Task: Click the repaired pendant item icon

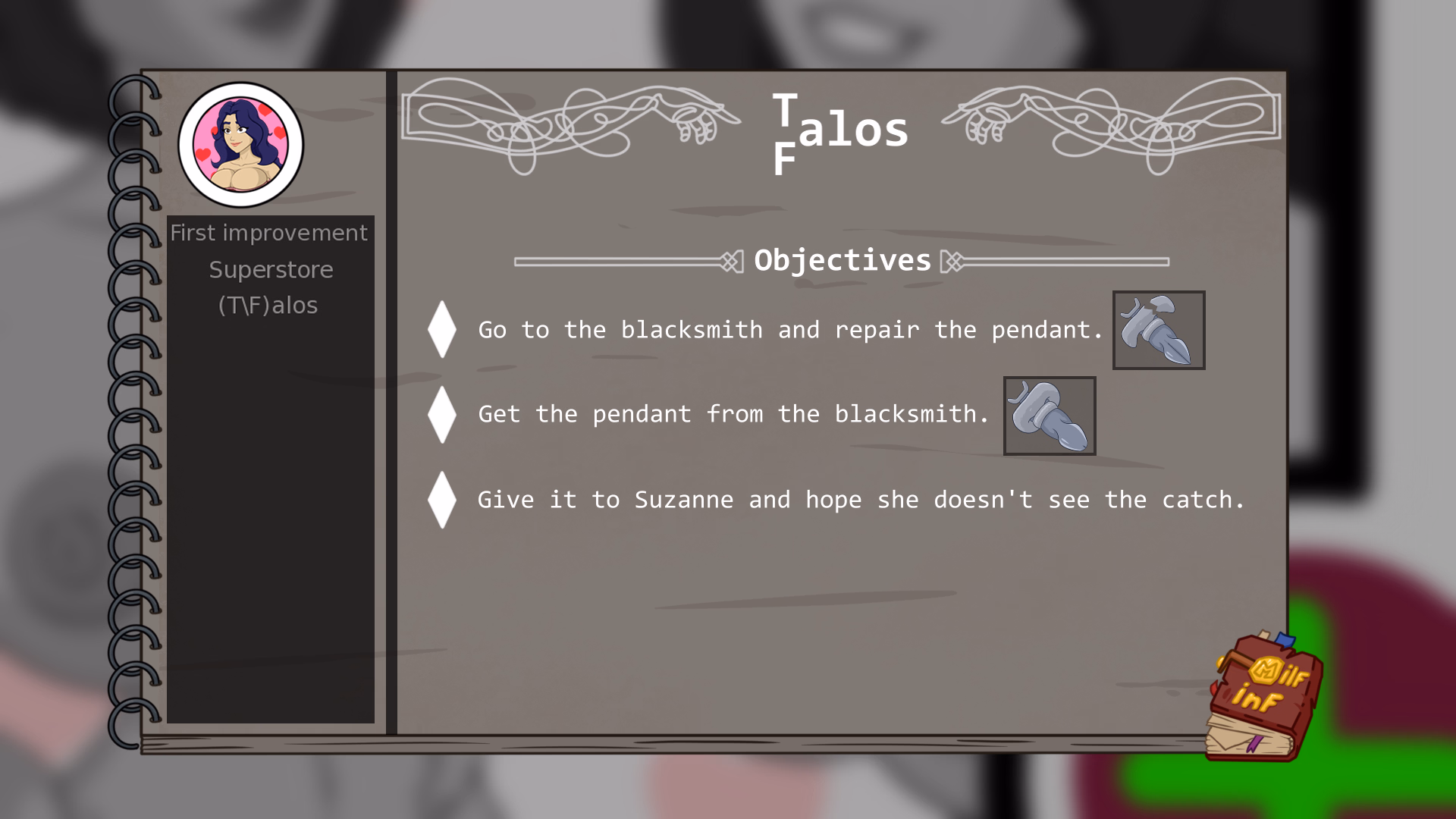Action: click(1050, 416)
